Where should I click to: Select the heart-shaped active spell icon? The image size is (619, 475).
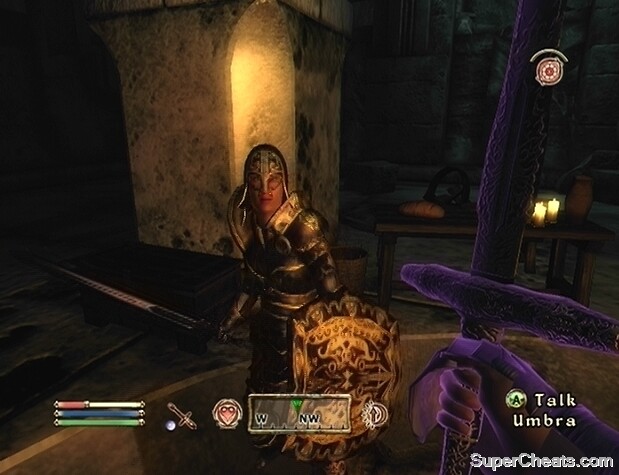(225, 412)
